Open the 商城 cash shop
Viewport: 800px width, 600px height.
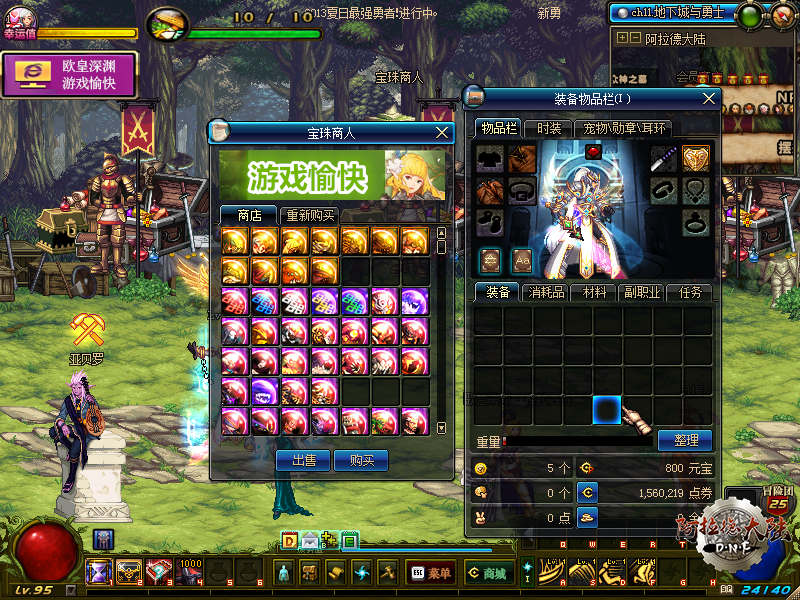488,573
